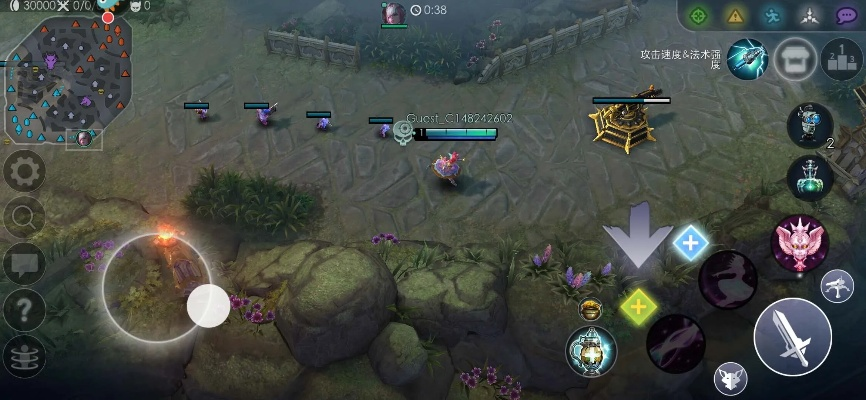Open the purple quick chat bubble
This screenshot has height=400, width=866.
[846, 15]
